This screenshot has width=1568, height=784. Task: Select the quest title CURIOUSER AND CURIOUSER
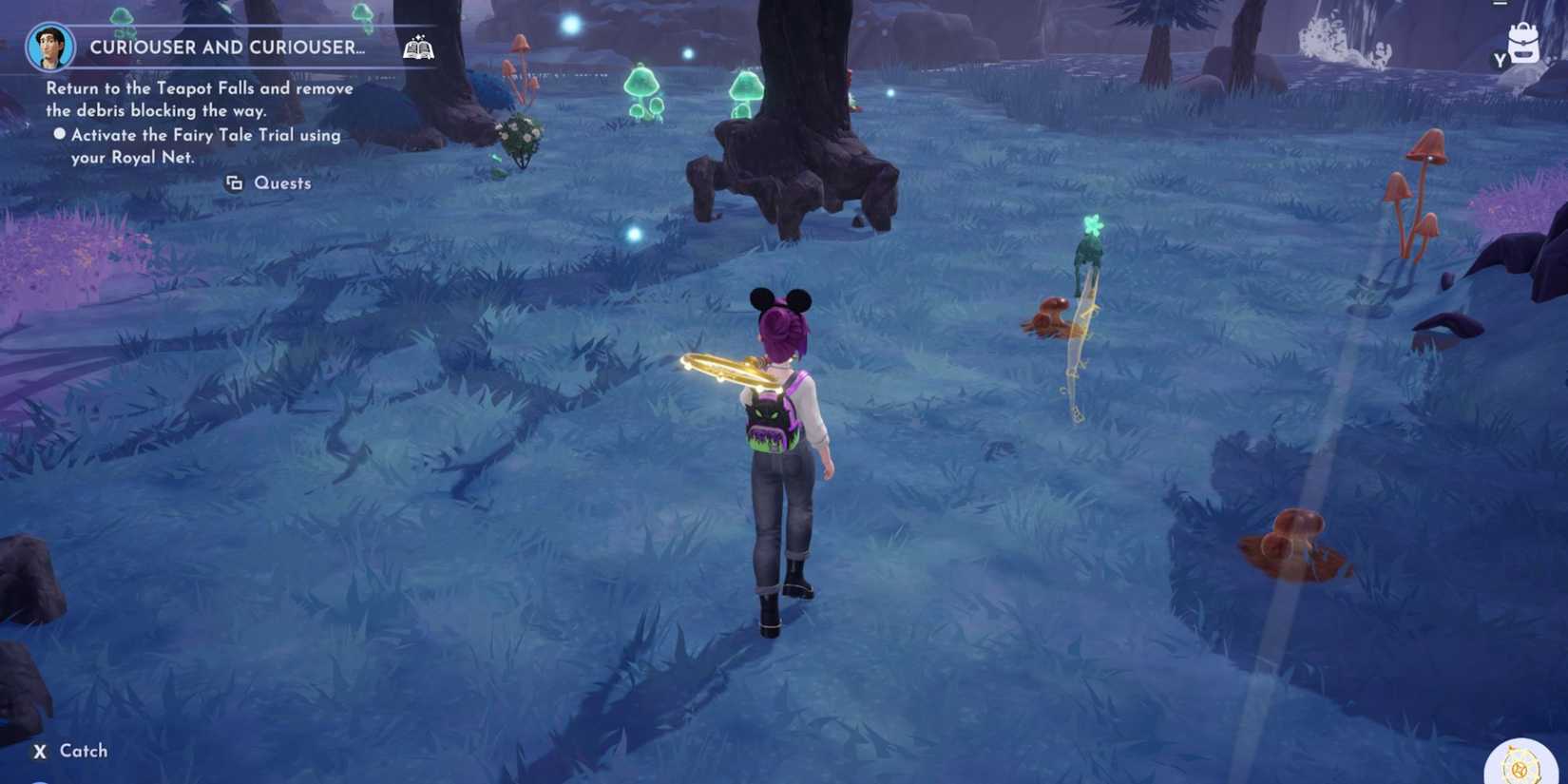pyautogui.click(x=226, y=47)
